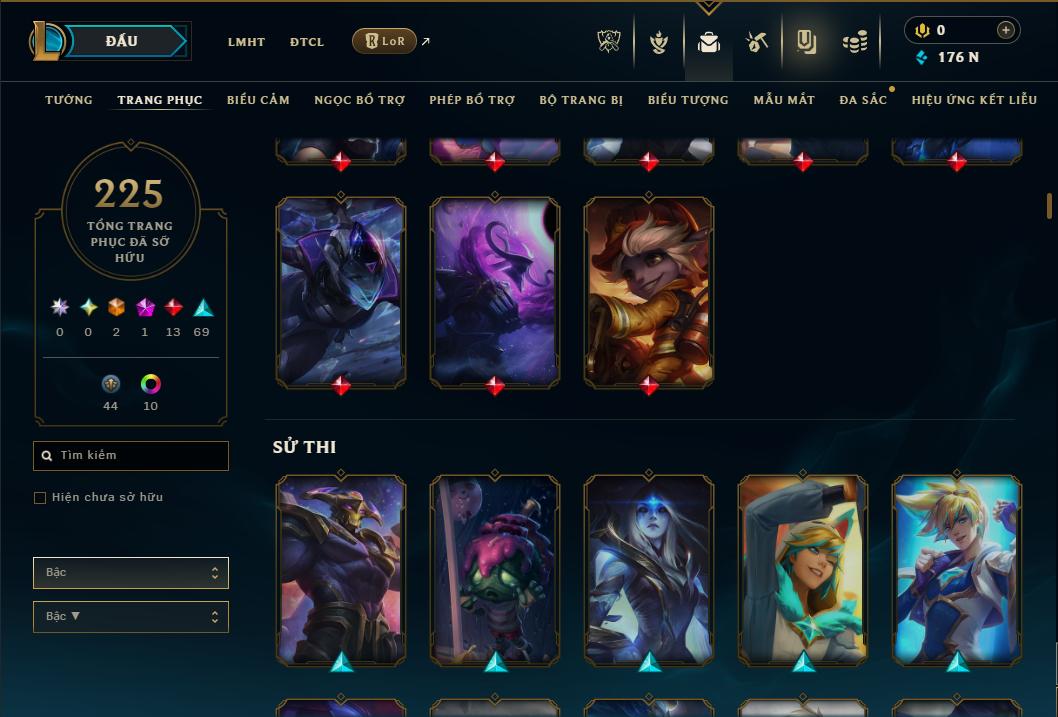1058x717 pixels.
Task: Open the ĐA SẮC tab
Action: point(863,100)
